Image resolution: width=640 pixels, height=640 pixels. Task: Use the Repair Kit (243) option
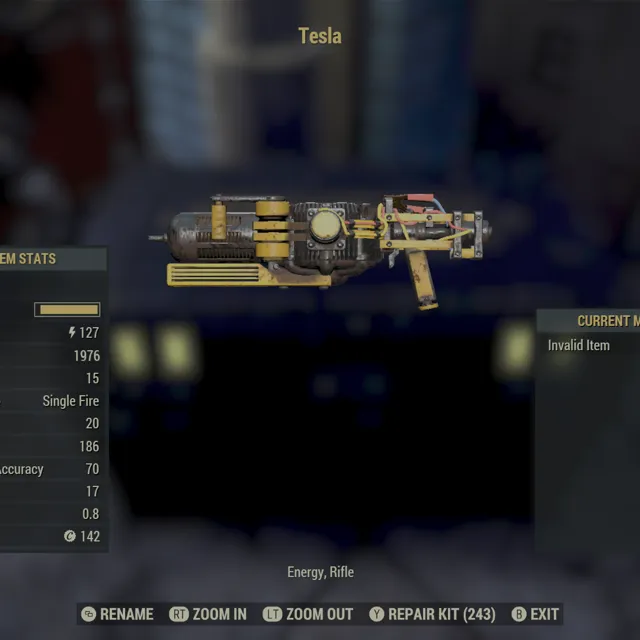click(x=432, y=614)
